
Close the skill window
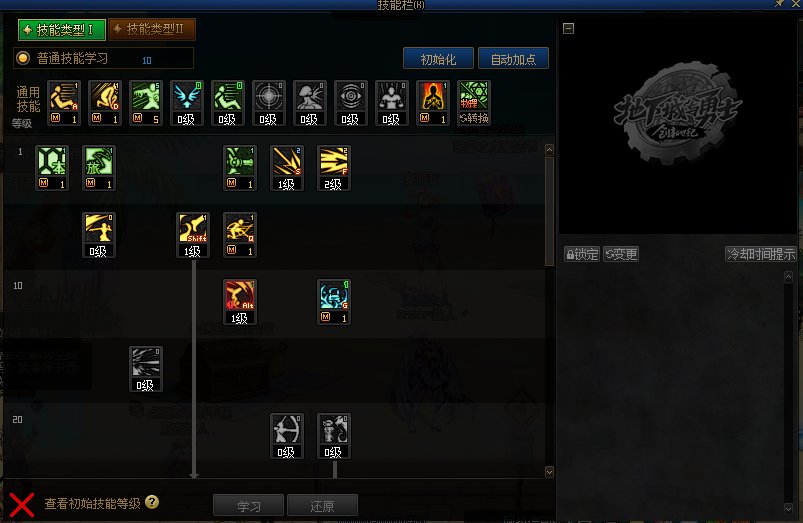(x=794, y=5)
